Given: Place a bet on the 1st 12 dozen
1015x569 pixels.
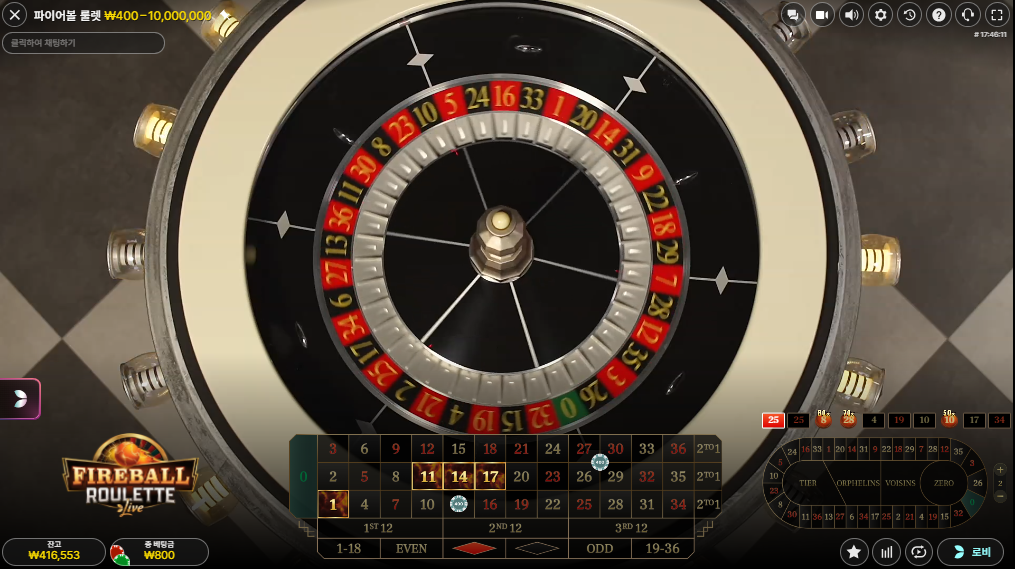Looking at the screenshot, I should tap(379, 528).
